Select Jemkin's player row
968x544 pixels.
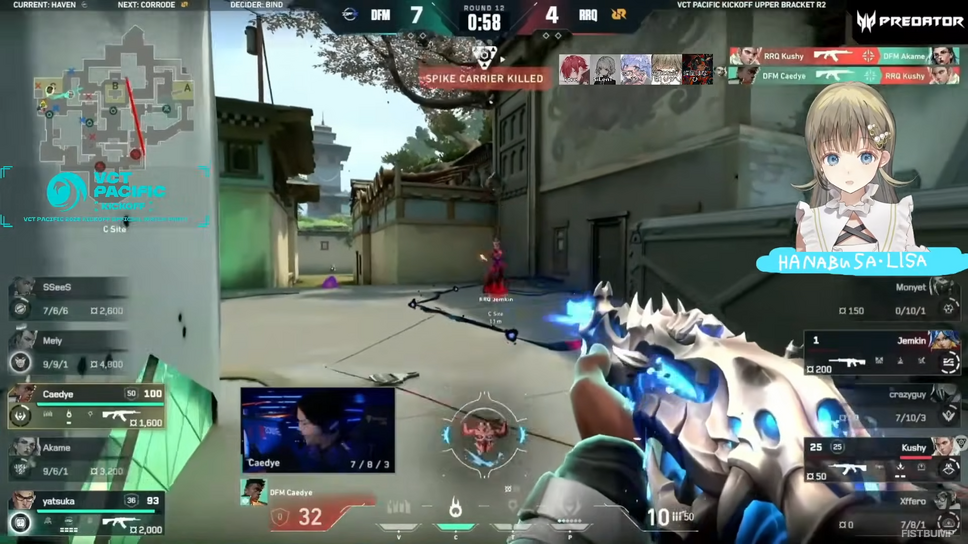(882, 353)
